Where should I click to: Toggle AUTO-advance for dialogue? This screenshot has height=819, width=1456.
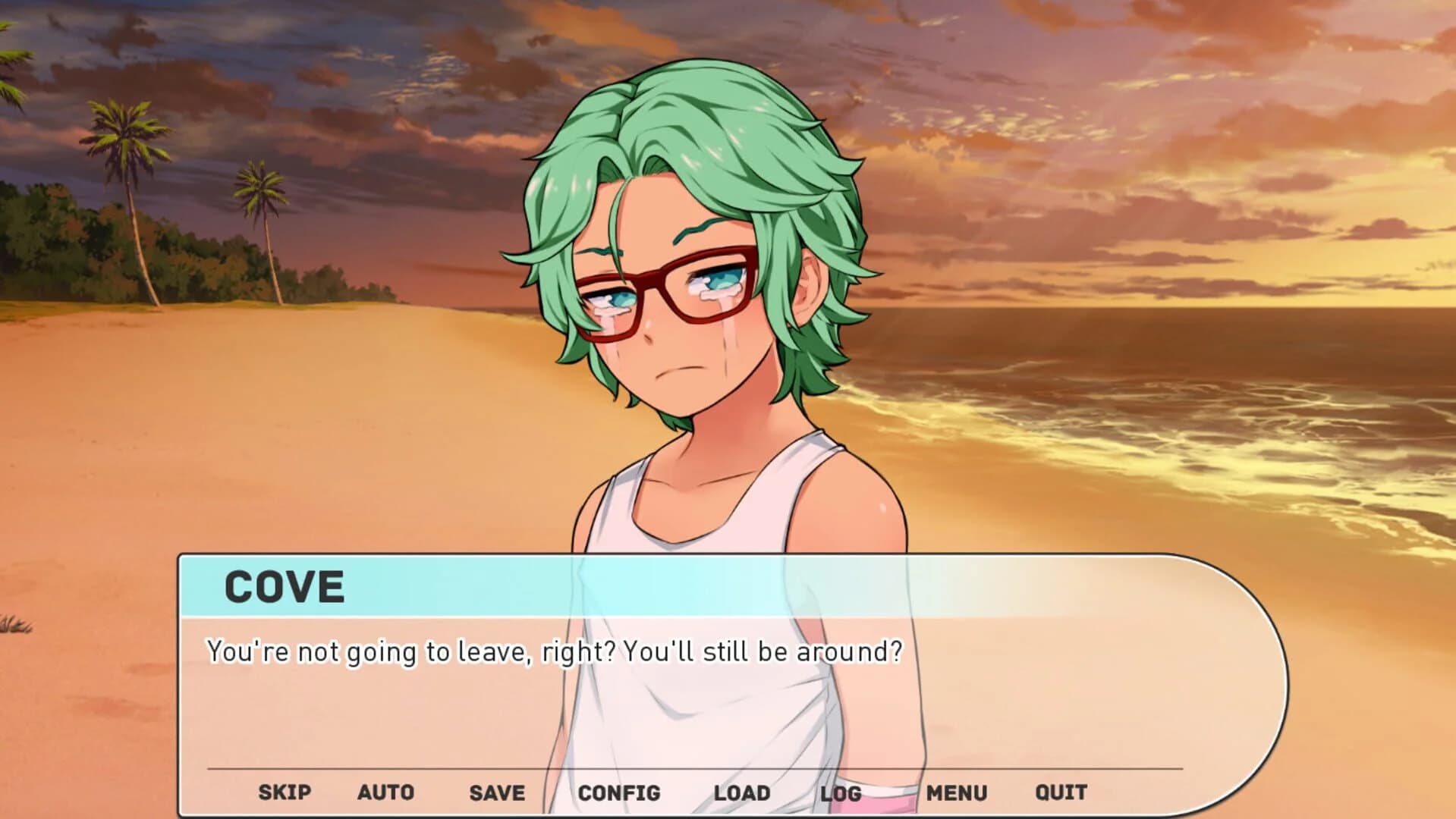coord(385,793)
